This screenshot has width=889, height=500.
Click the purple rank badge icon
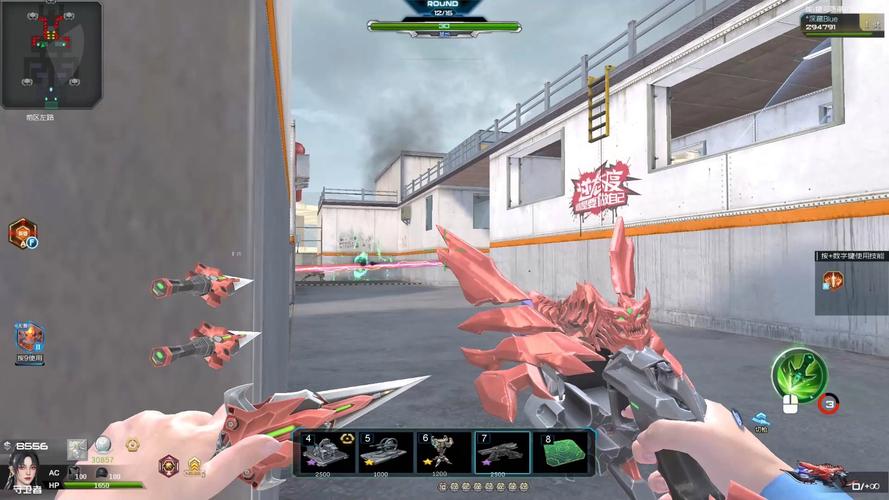click(168, 464)
